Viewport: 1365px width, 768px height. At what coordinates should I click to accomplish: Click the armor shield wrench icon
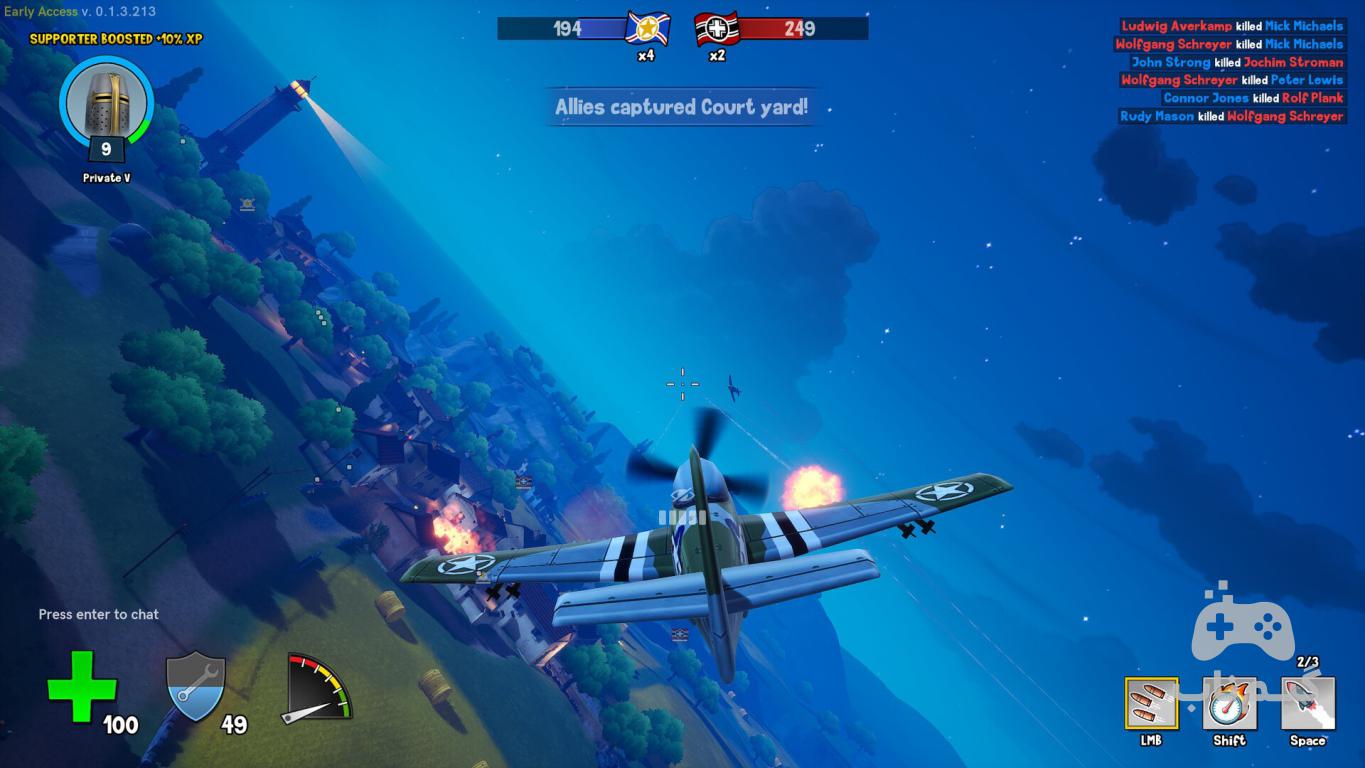[196, 685]
